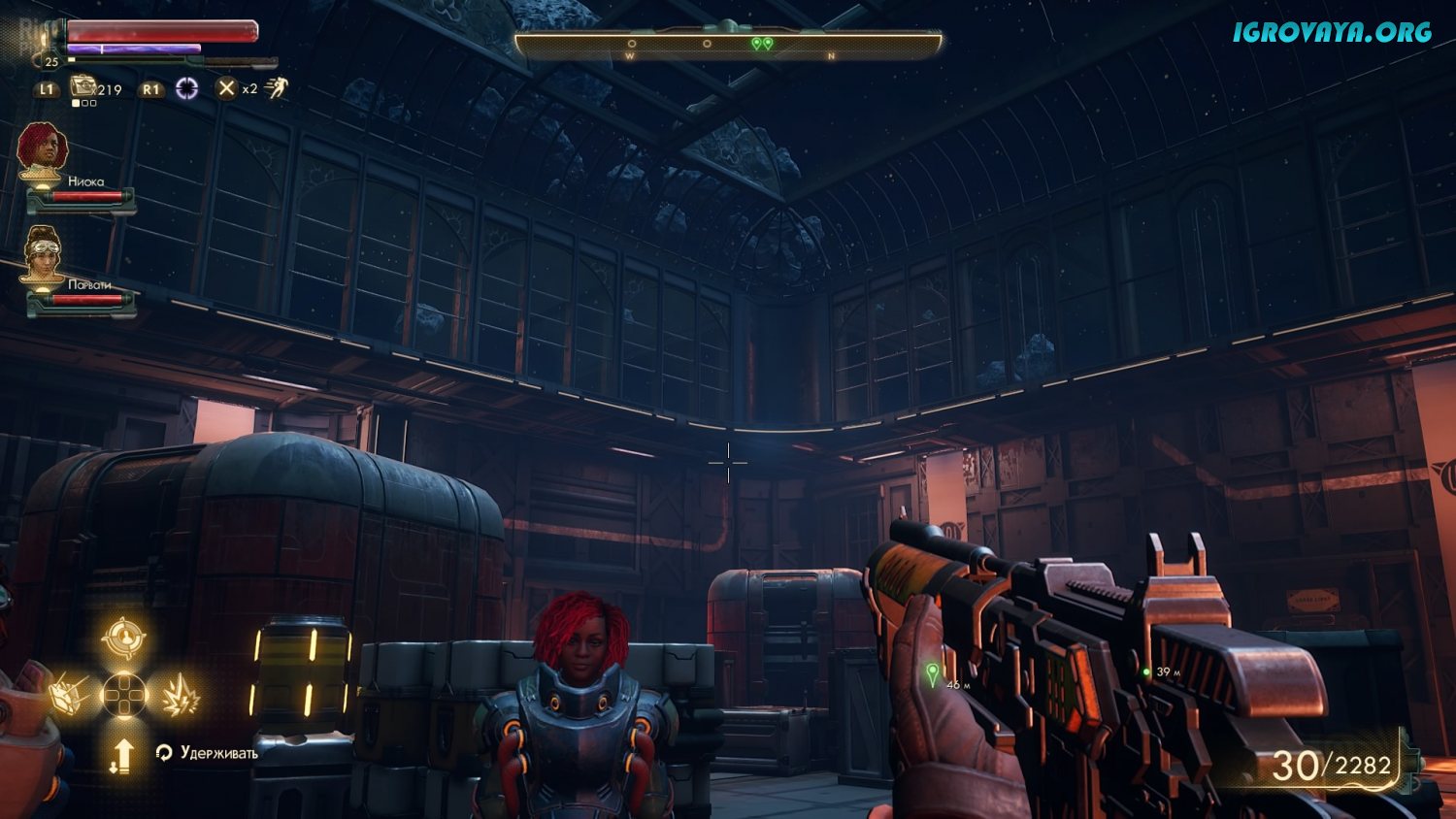Select Nyoka's companion portrait
This screenshot has height=819, width=1456.
click(x=43, y=150)
